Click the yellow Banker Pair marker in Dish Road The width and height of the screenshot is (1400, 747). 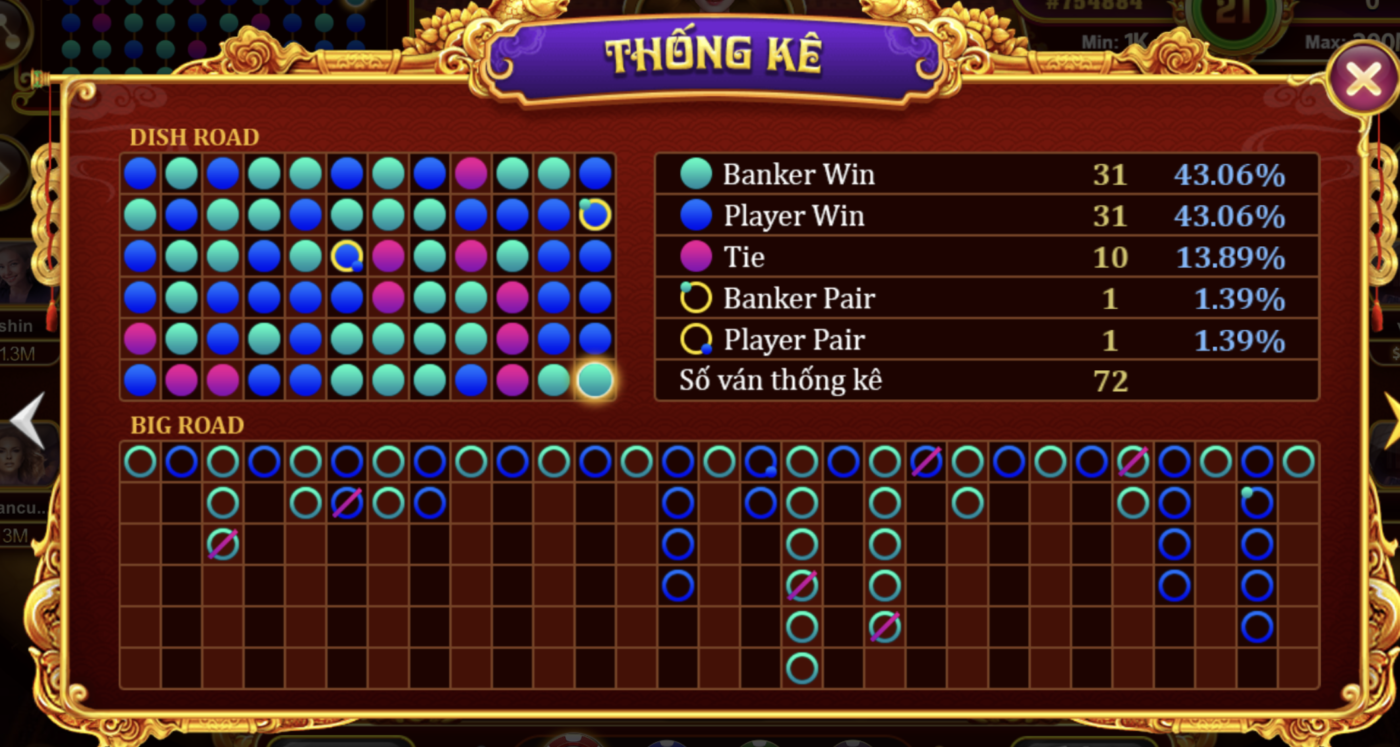[x=593, y=213]
